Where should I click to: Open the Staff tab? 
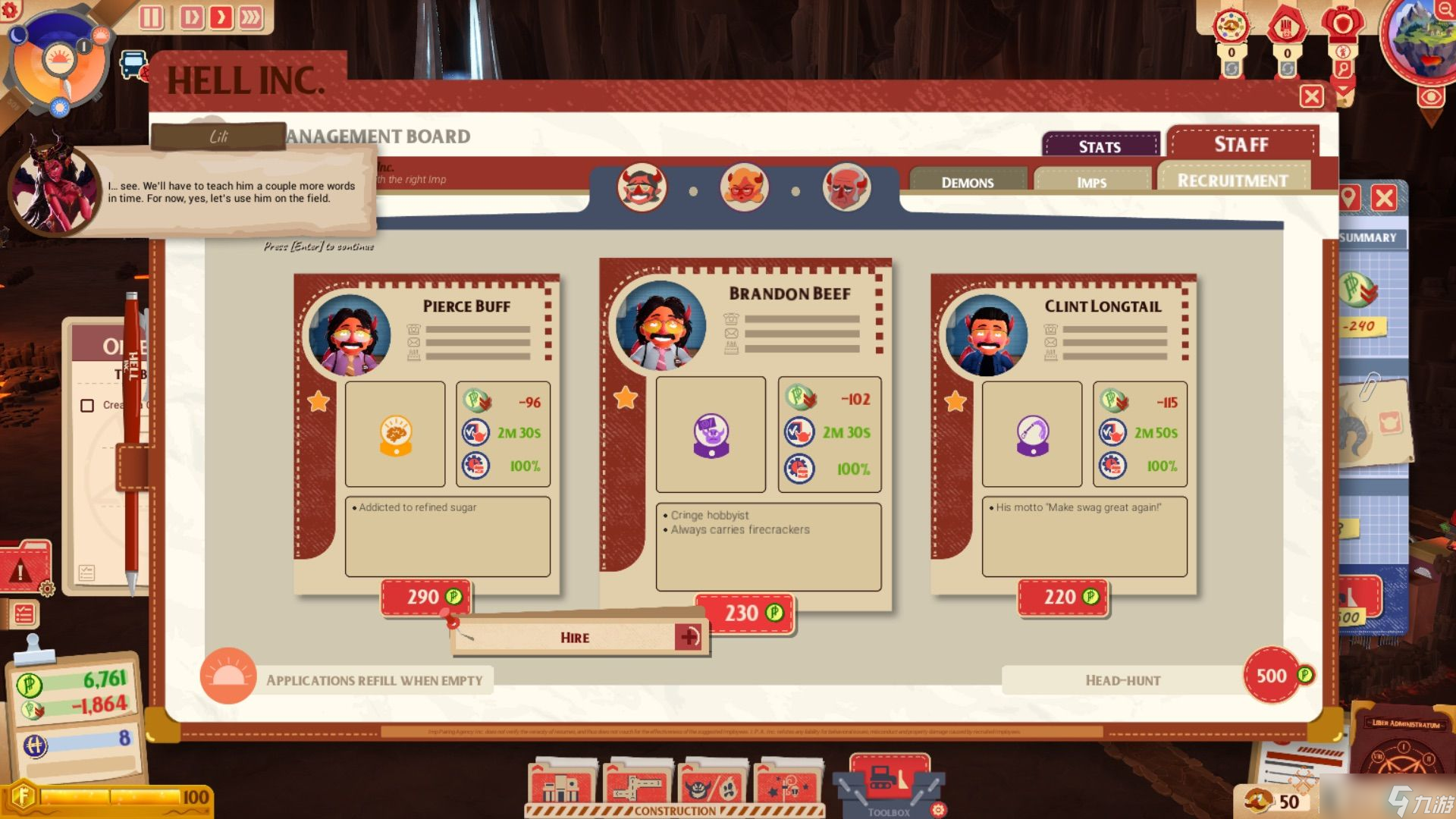coord(1241,144)
